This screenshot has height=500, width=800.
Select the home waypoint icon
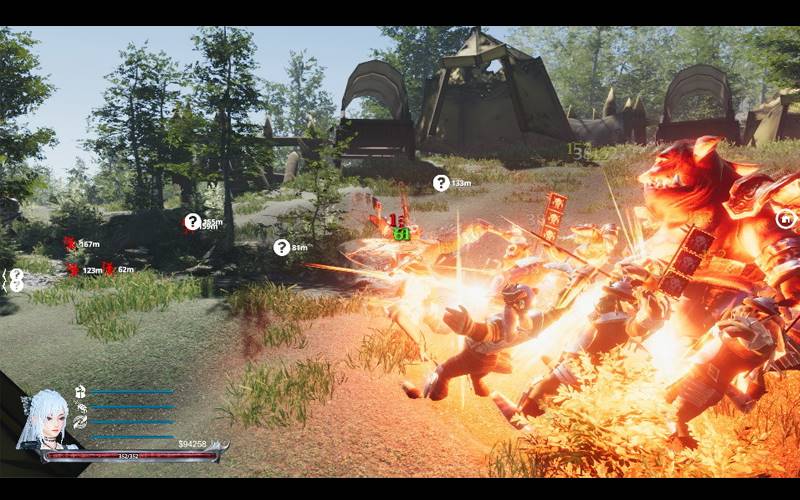(786, 219)
